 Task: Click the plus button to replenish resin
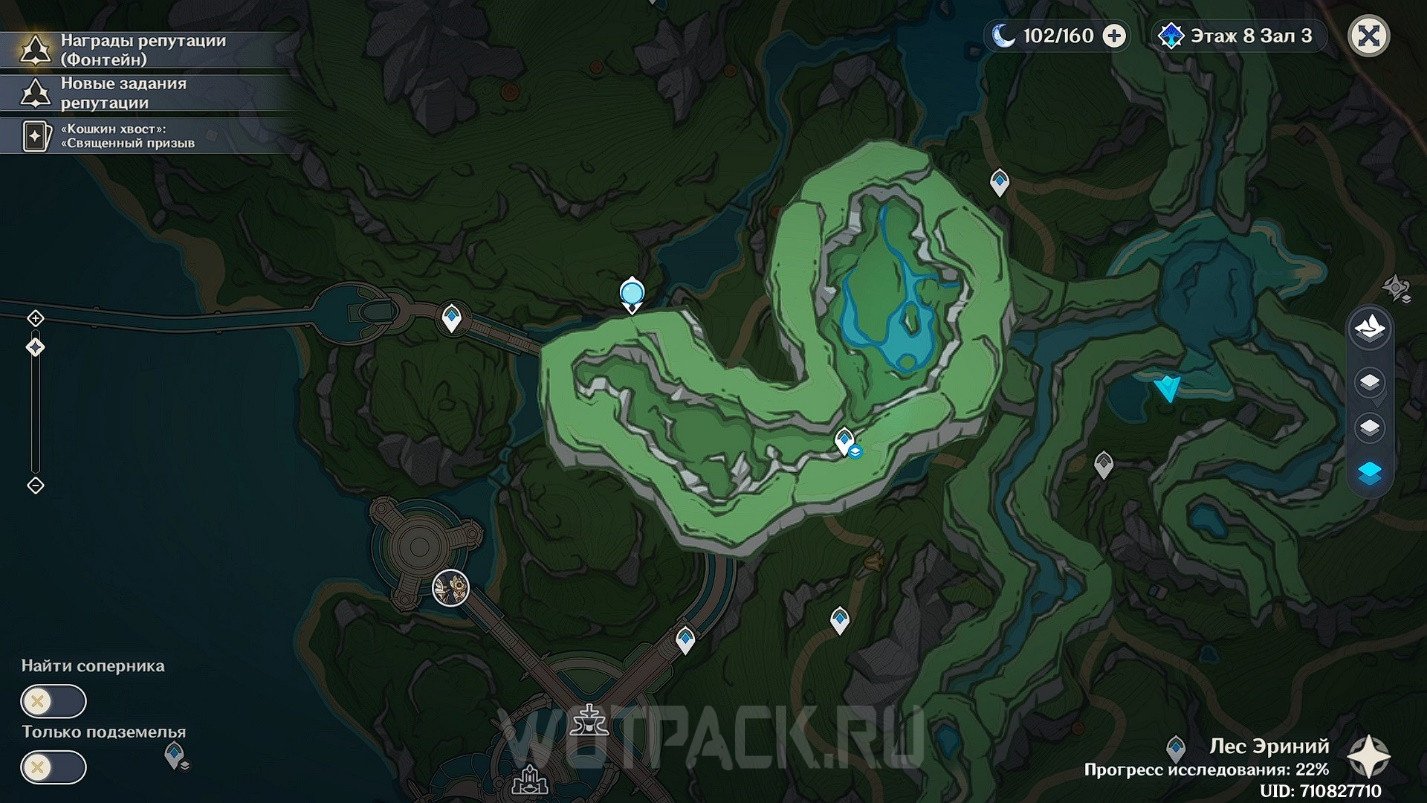1114,36
